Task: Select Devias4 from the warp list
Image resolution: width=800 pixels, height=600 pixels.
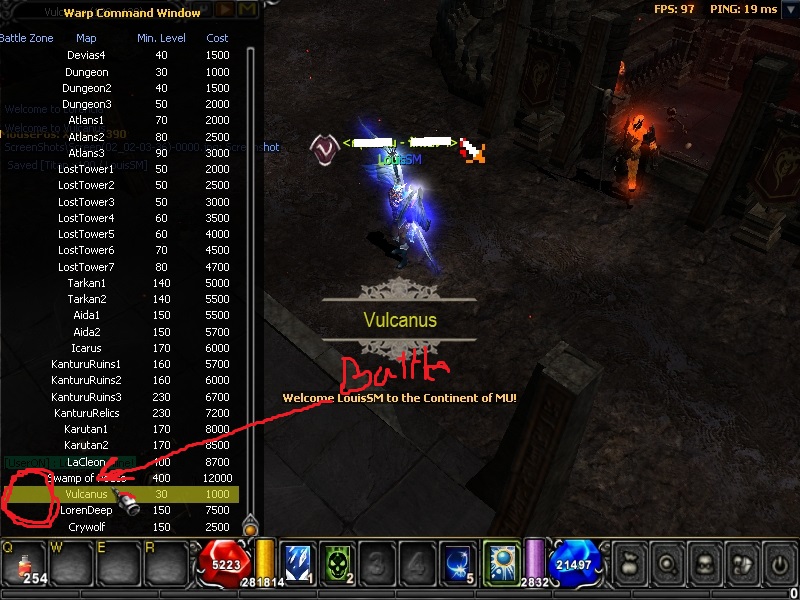Action: coord(86,55)
